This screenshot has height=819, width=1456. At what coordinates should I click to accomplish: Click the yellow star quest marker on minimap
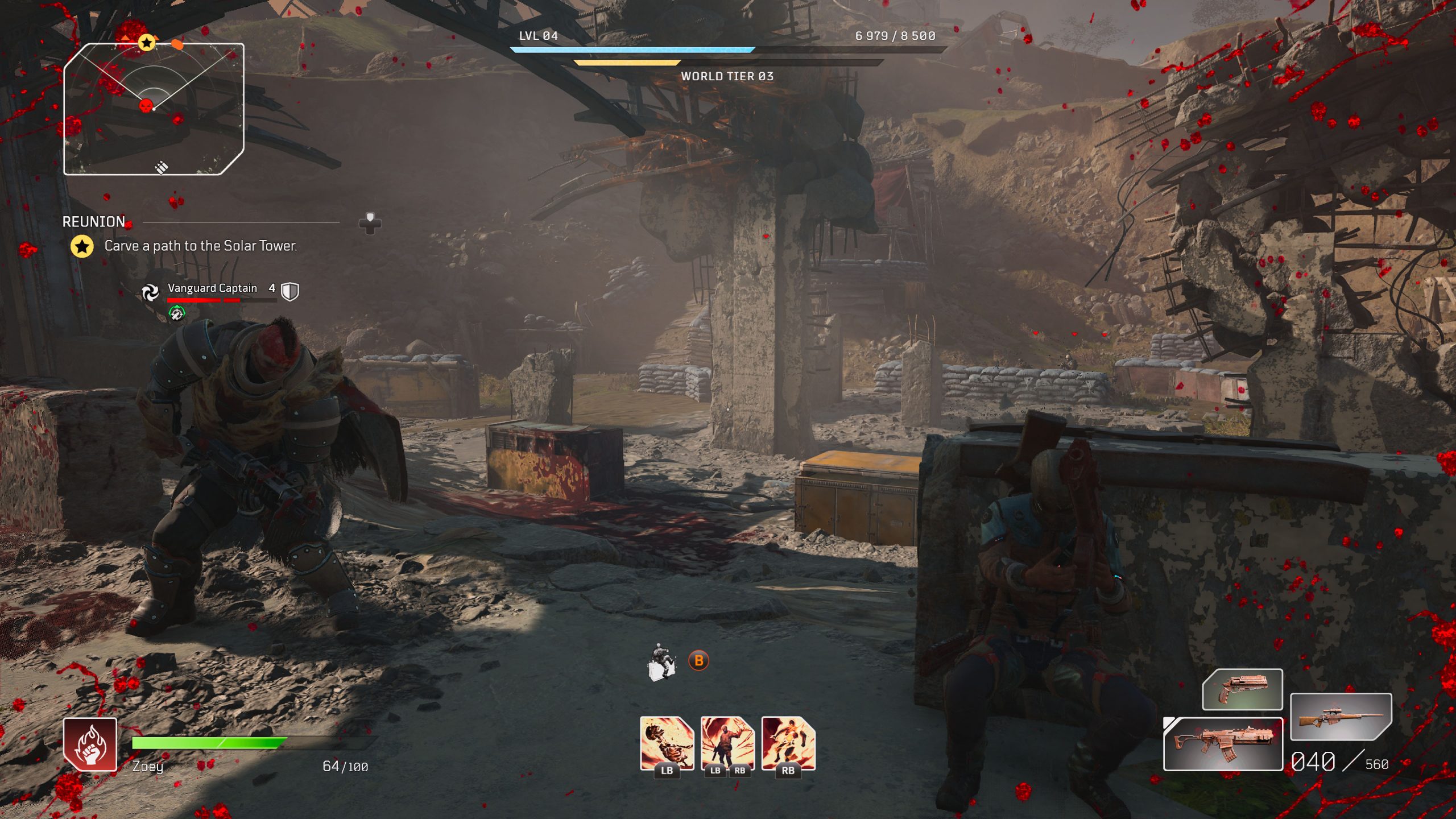click(x=147, y=42)
